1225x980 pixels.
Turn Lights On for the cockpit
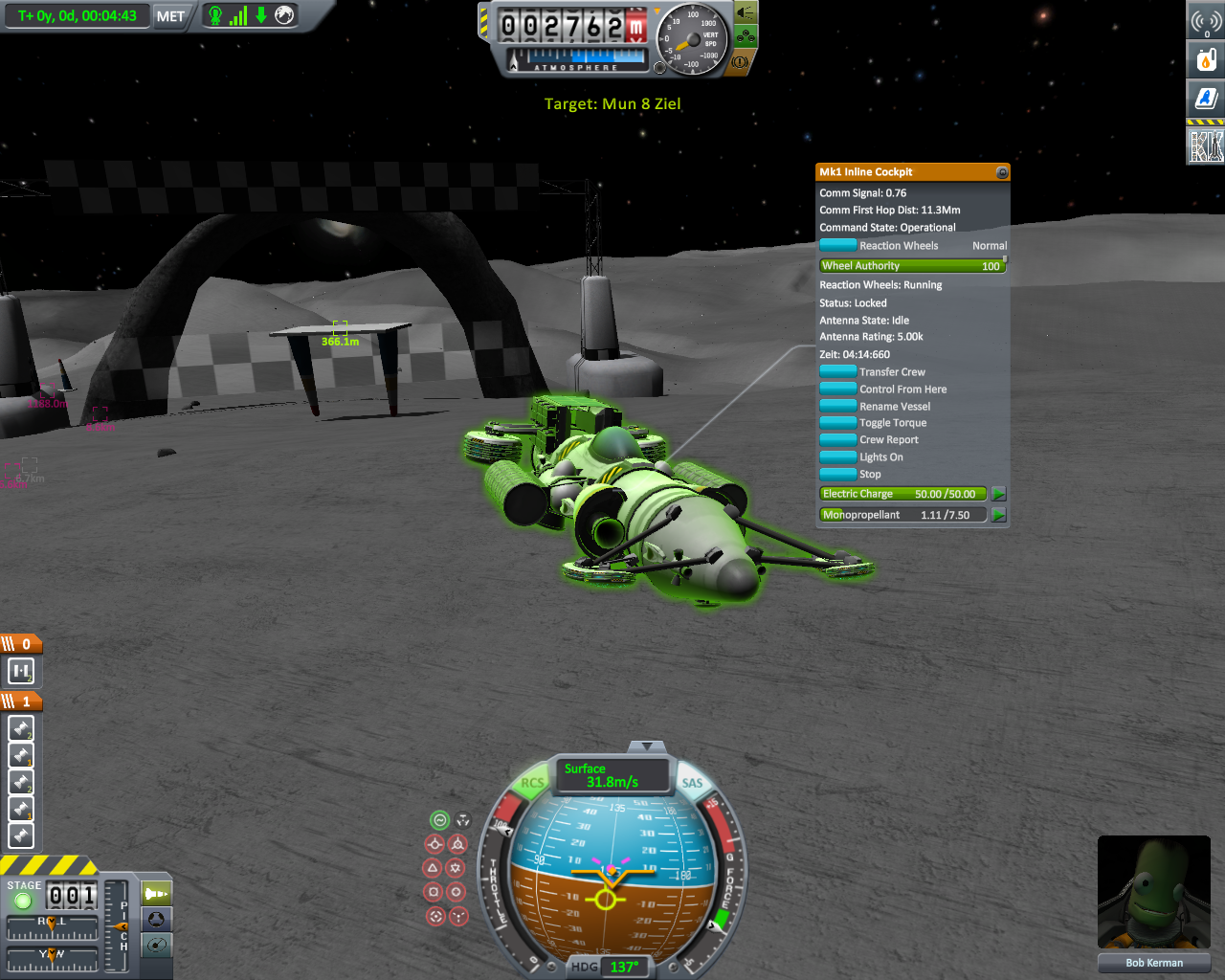pyautogui.click(x=838, y=457)
